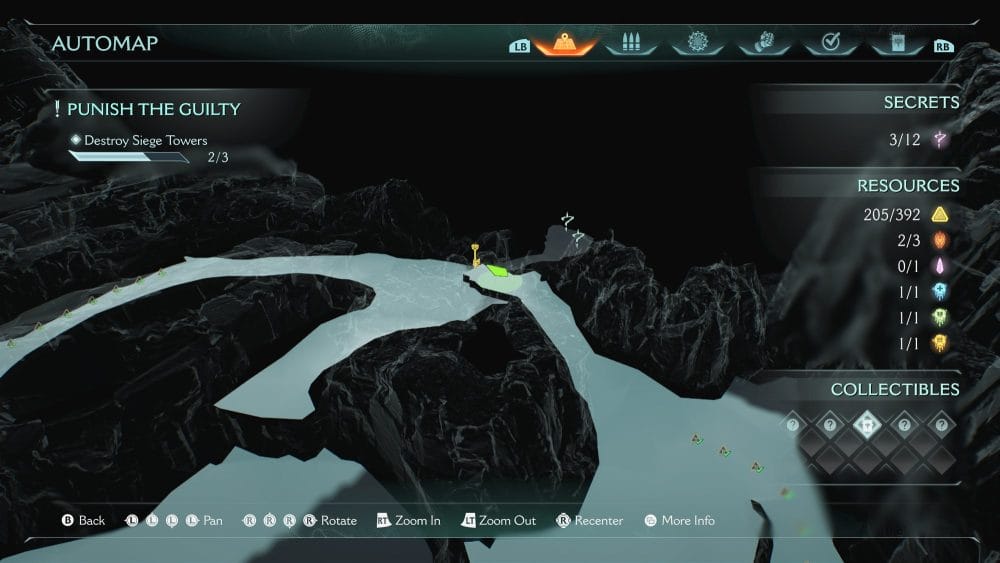
Task: Select the unlocked collectible tile
Action: click(x=867, y=424)
